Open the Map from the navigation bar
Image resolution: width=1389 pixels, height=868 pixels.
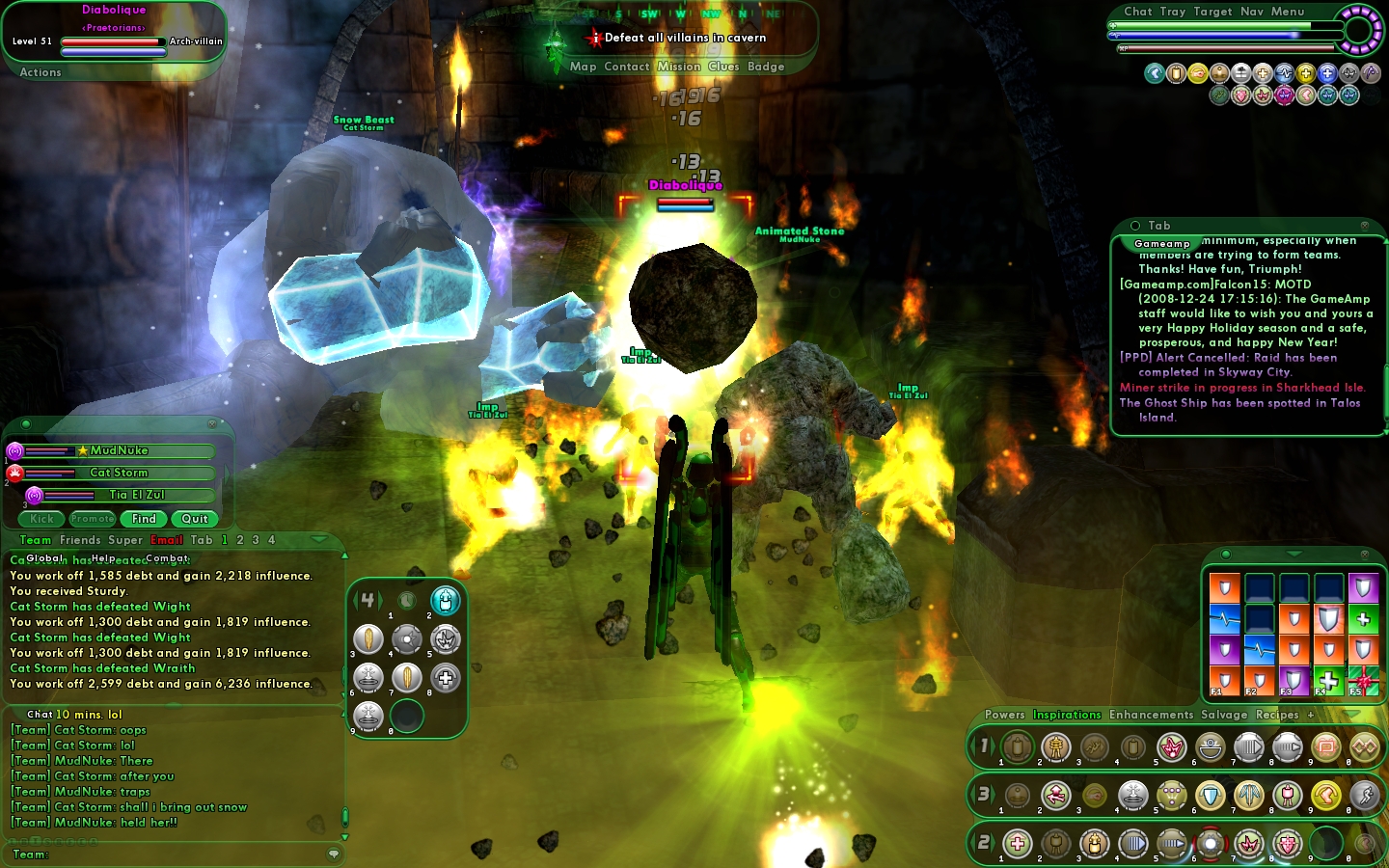click(x=583, y=67)
